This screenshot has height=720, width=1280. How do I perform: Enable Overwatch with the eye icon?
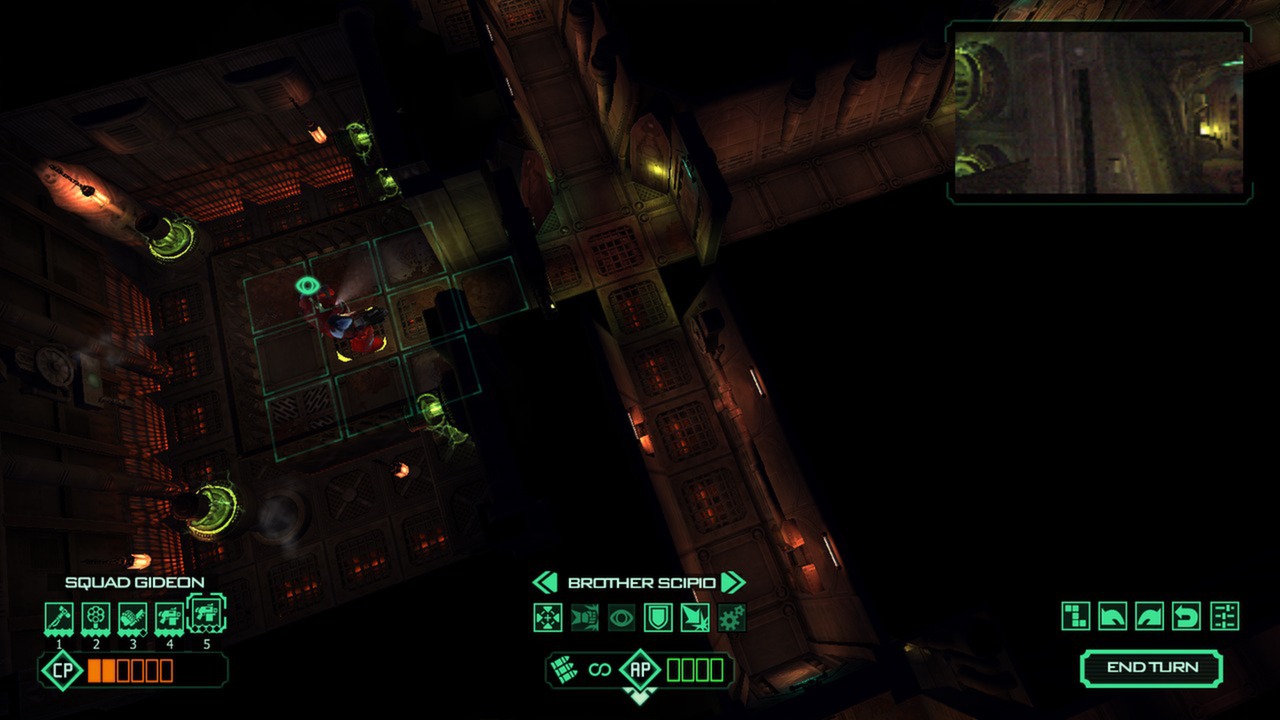point(620,618)
